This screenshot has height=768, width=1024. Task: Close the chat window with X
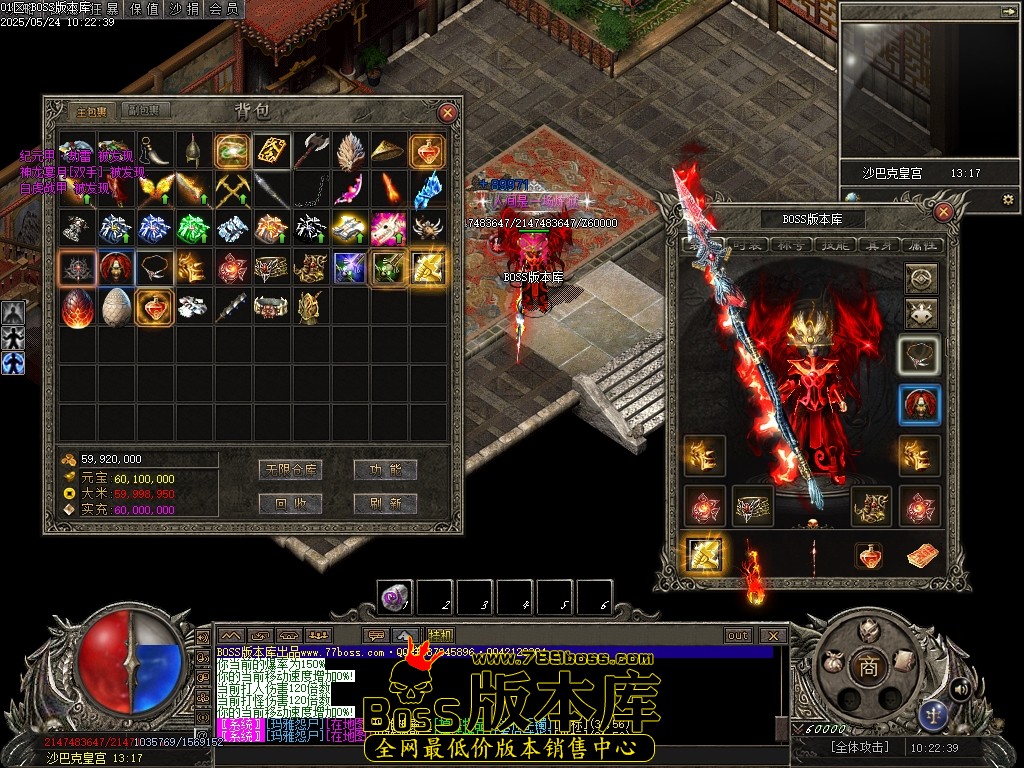pyautogui.click(x=772, y=635)
